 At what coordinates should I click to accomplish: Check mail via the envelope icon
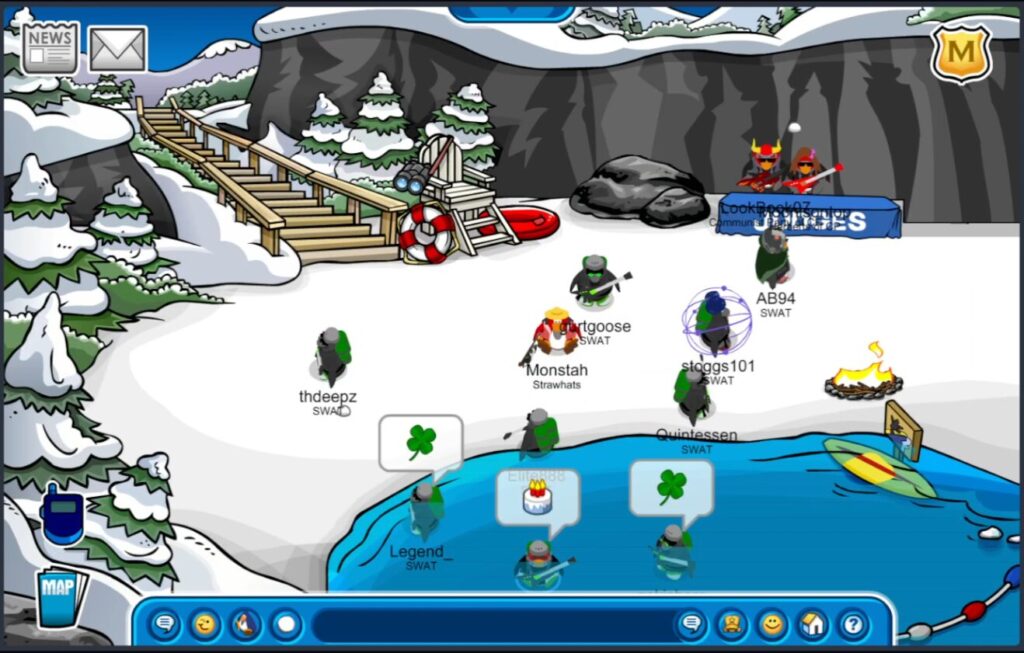118,48
